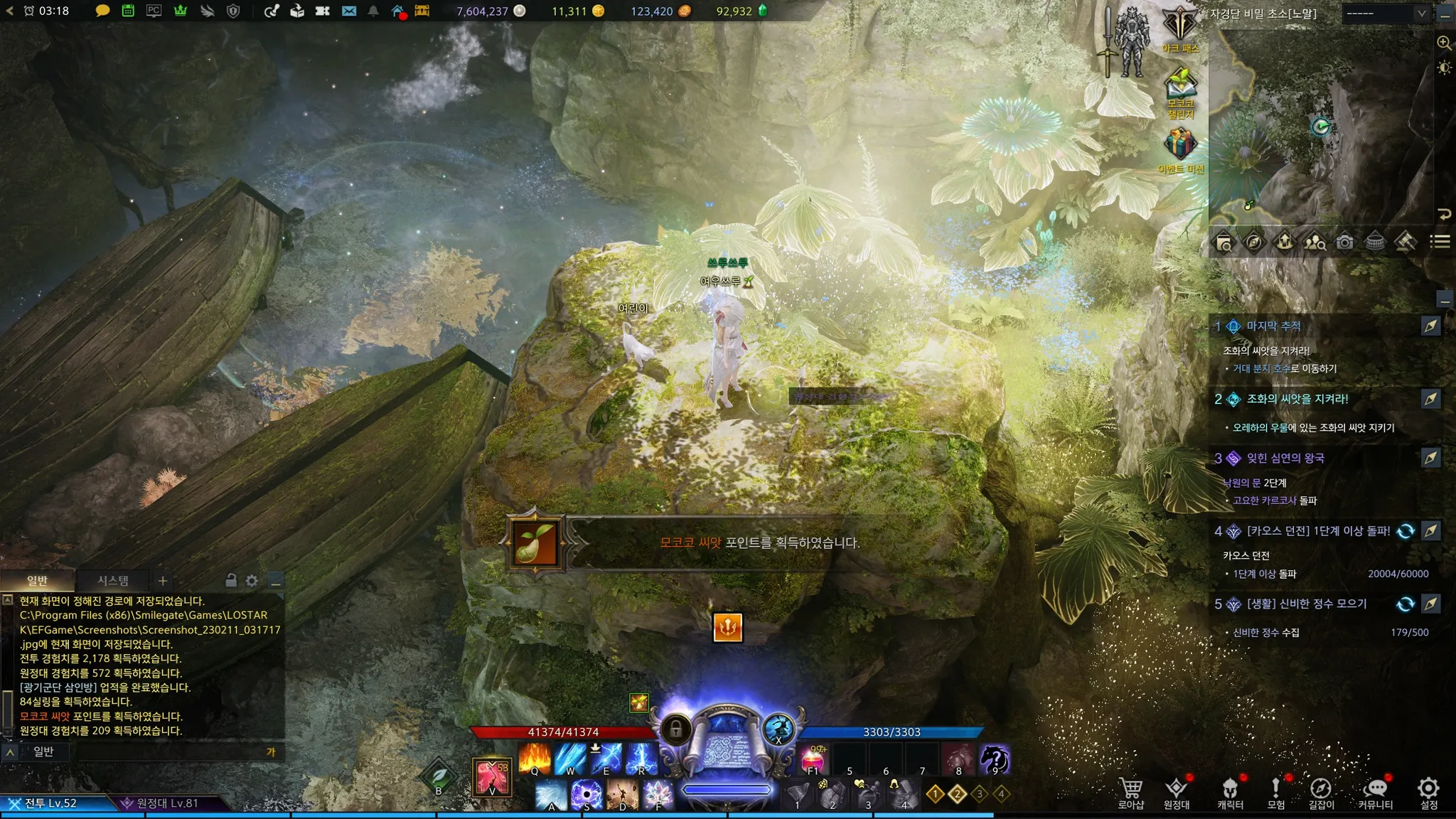
Task: Open the 모험 adventure menu
Action: [x=1275, y=792]
